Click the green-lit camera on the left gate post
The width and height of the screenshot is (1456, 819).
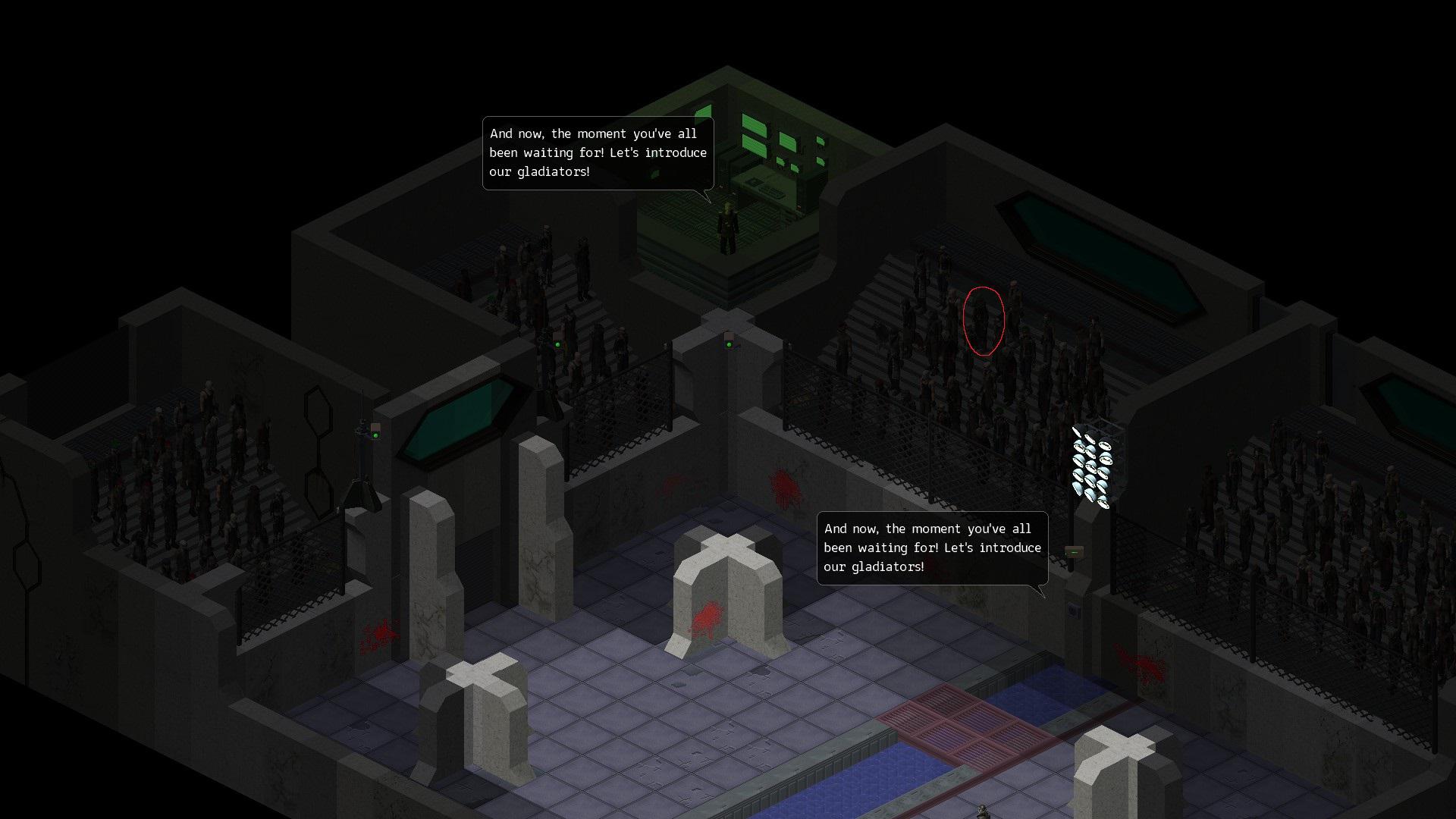(x=557, y=345)
